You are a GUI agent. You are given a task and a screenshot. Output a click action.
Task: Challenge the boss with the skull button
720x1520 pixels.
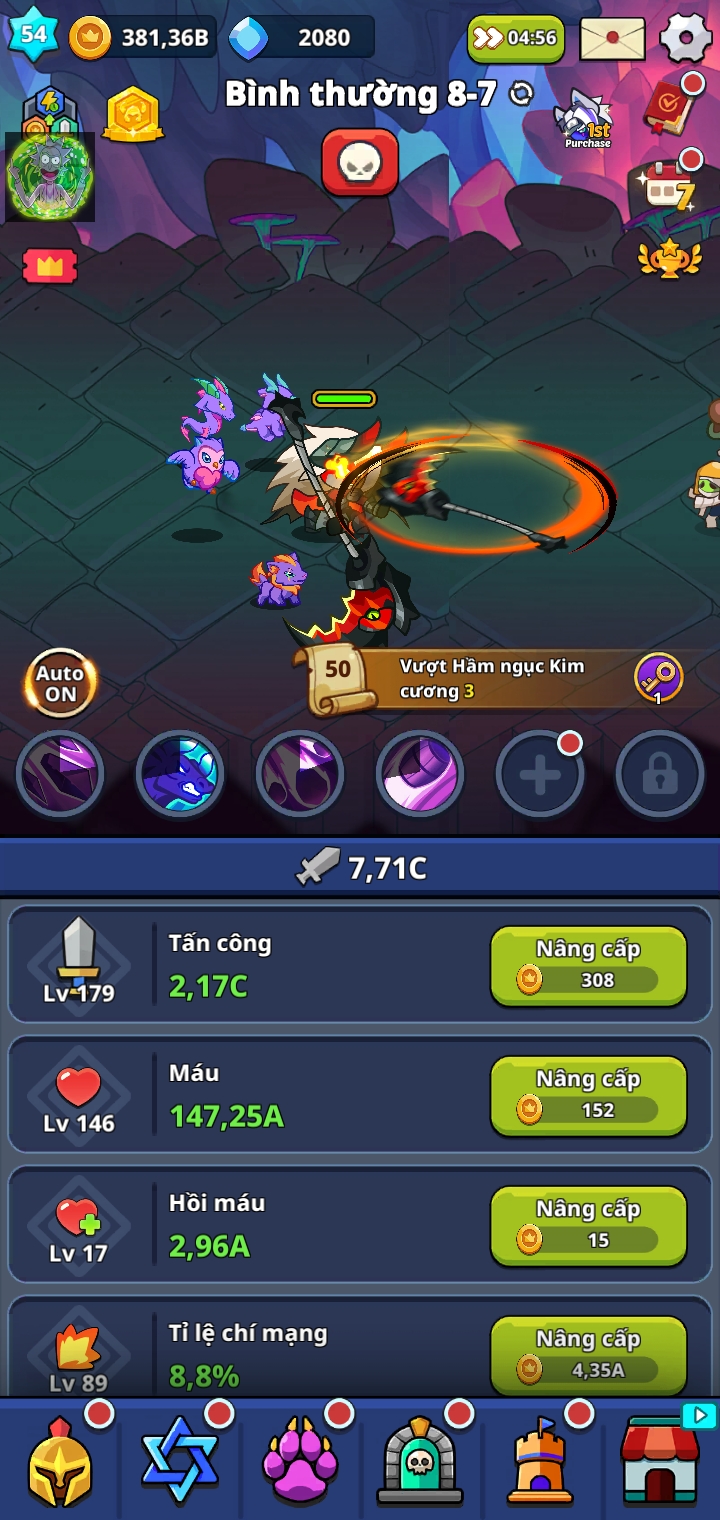pos(360,162)
